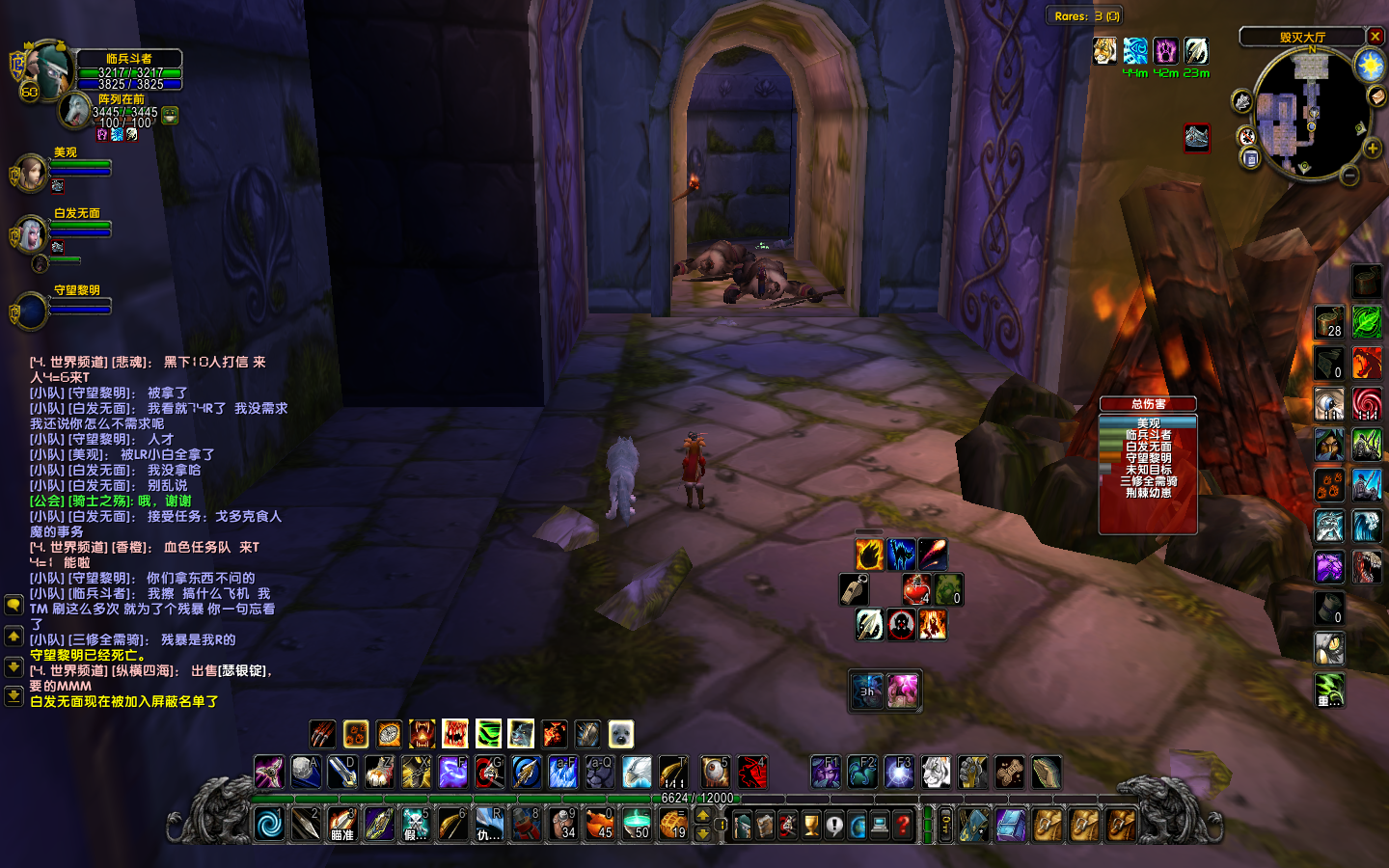The height and width of the screenshot is (868, 1389).
Task: Activate the green leaf ability icon
Action: point(1366,321)
